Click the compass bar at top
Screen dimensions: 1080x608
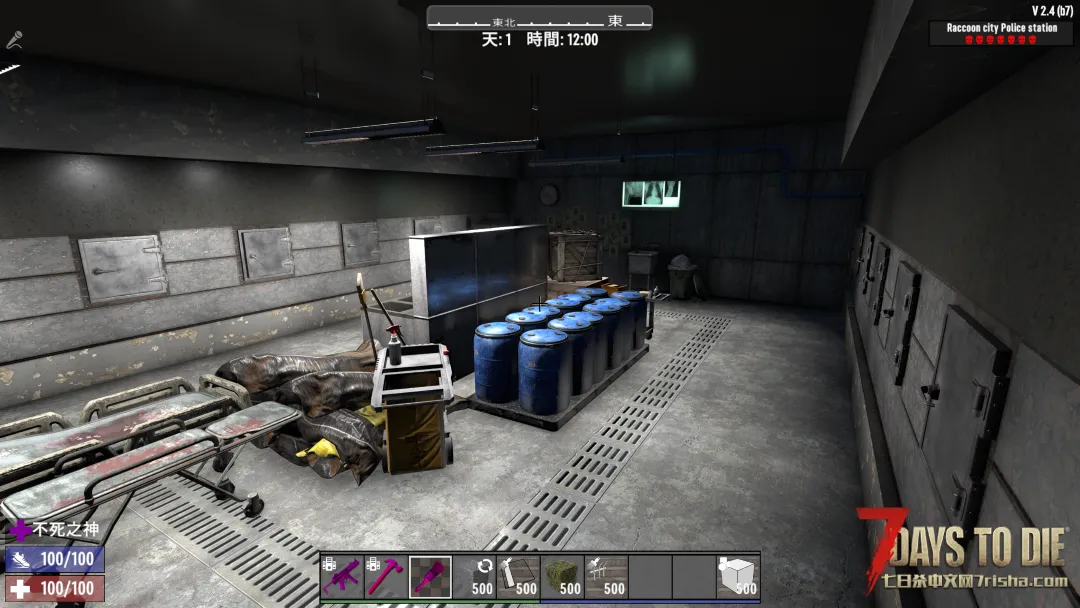[x=539, y=19]
